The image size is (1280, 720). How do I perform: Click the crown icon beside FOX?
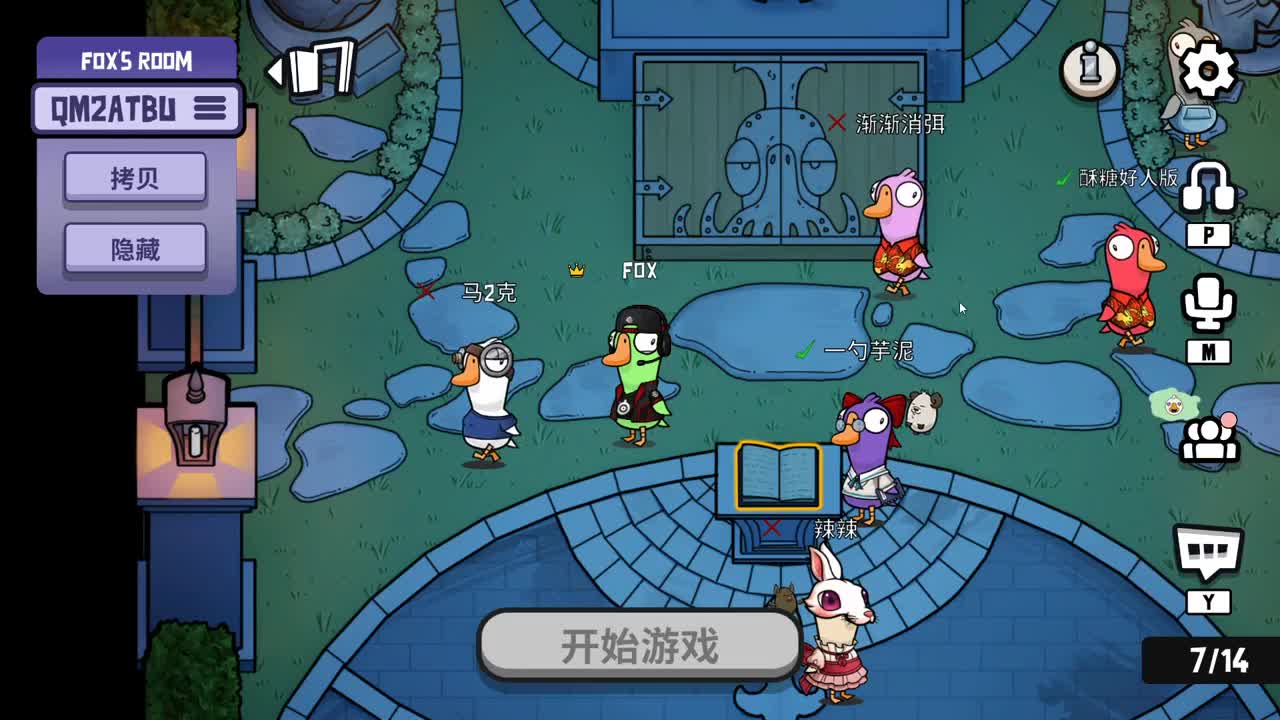(x=575, y=270)
